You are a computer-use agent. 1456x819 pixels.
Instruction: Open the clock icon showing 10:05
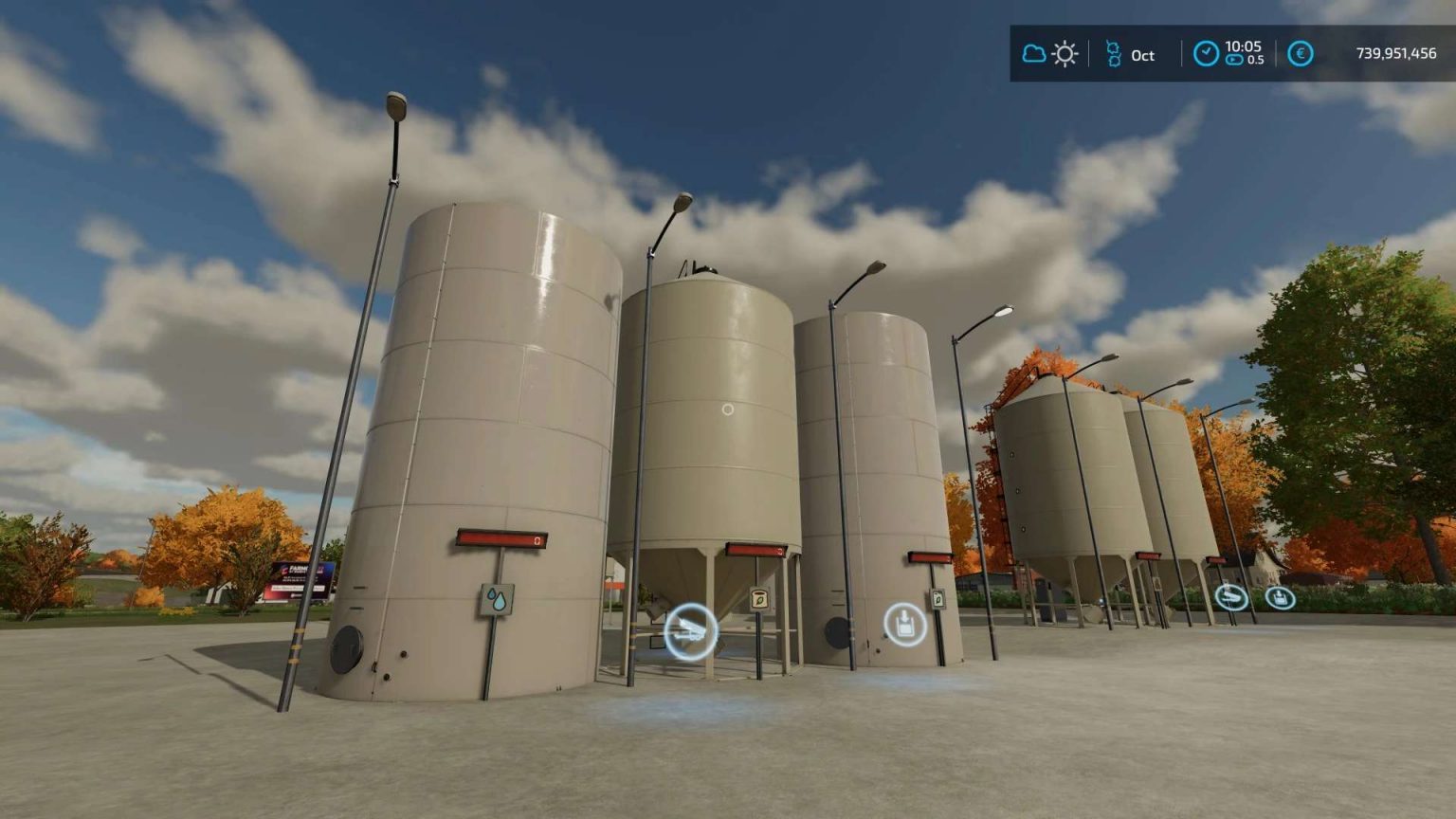pos(1206,53)
